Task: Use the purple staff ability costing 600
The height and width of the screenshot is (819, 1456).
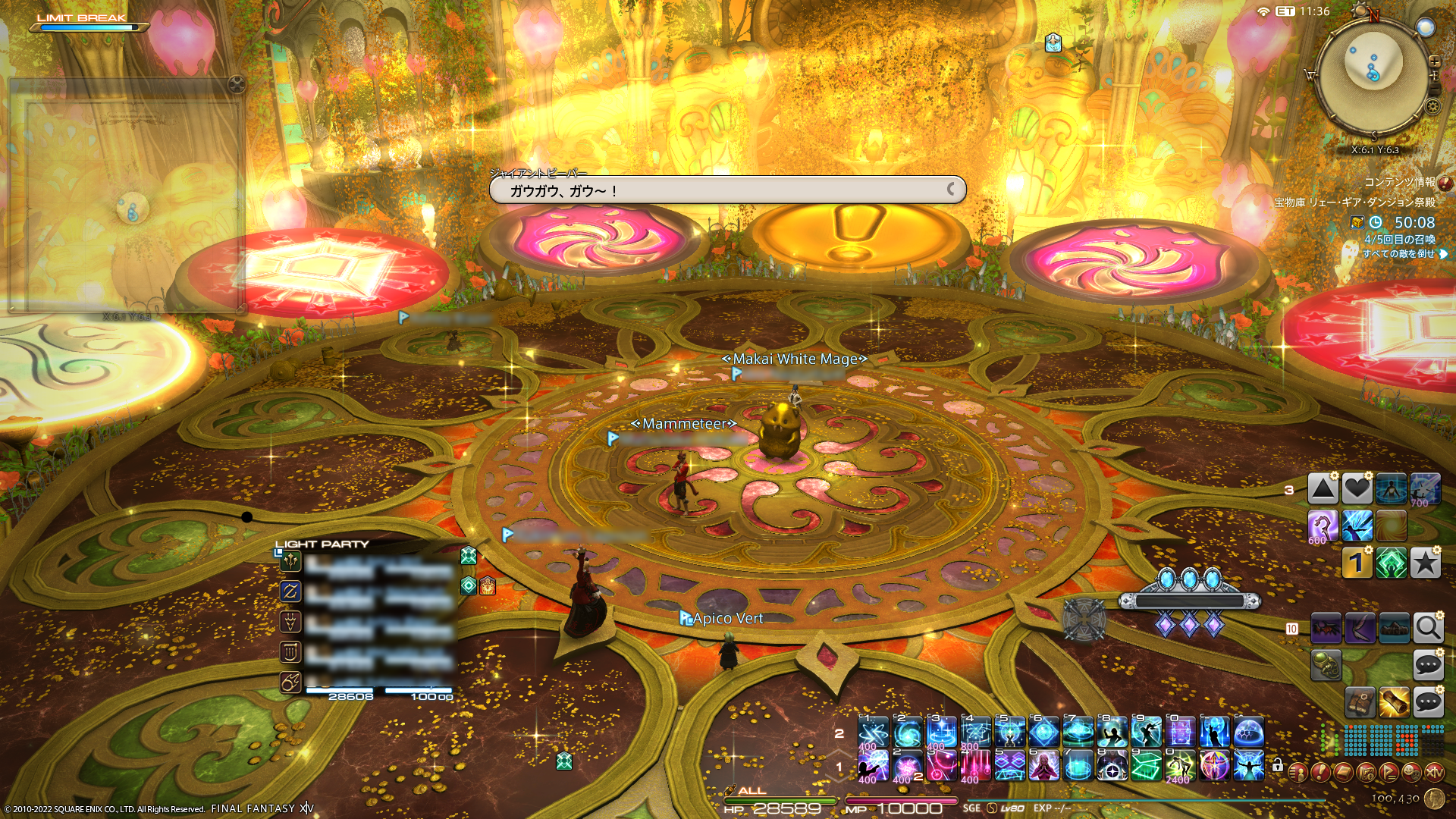Action: click(x=1323, y=526)
